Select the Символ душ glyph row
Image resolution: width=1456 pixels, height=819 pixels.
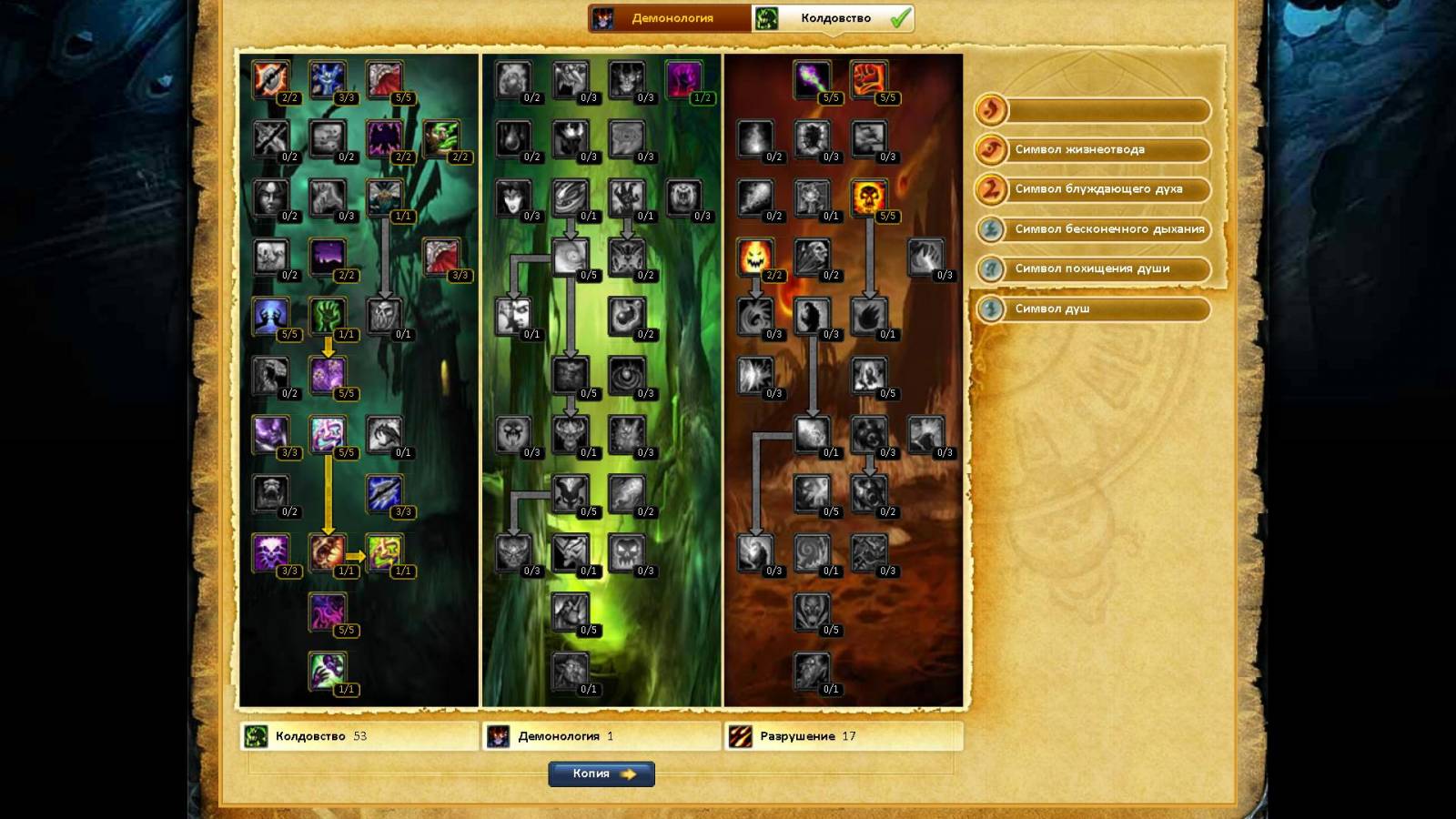[1093, 308]
